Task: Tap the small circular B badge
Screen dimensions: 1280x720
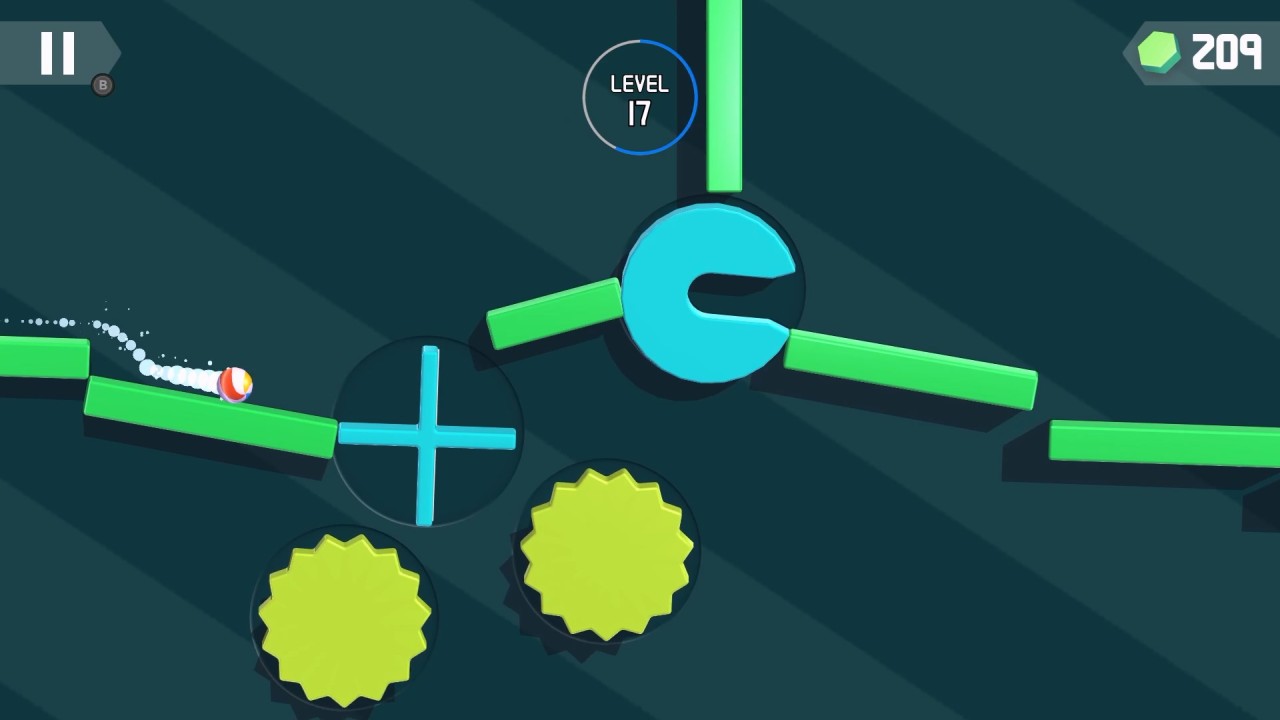Action: [x=103, y=84]
